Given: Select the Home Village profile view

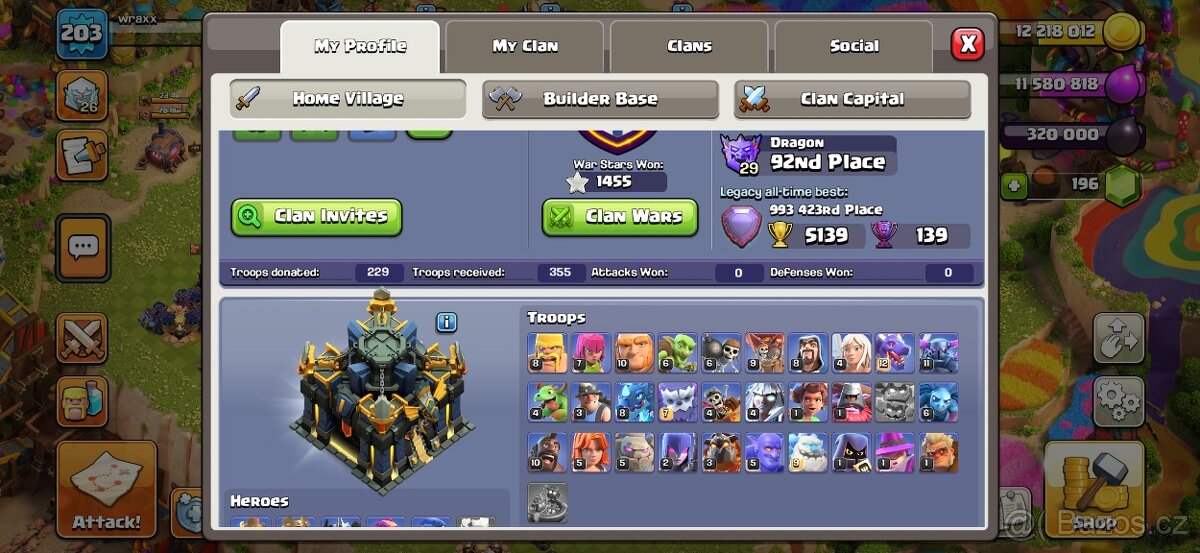Looking at the screenshot, I should pos(348,99).
